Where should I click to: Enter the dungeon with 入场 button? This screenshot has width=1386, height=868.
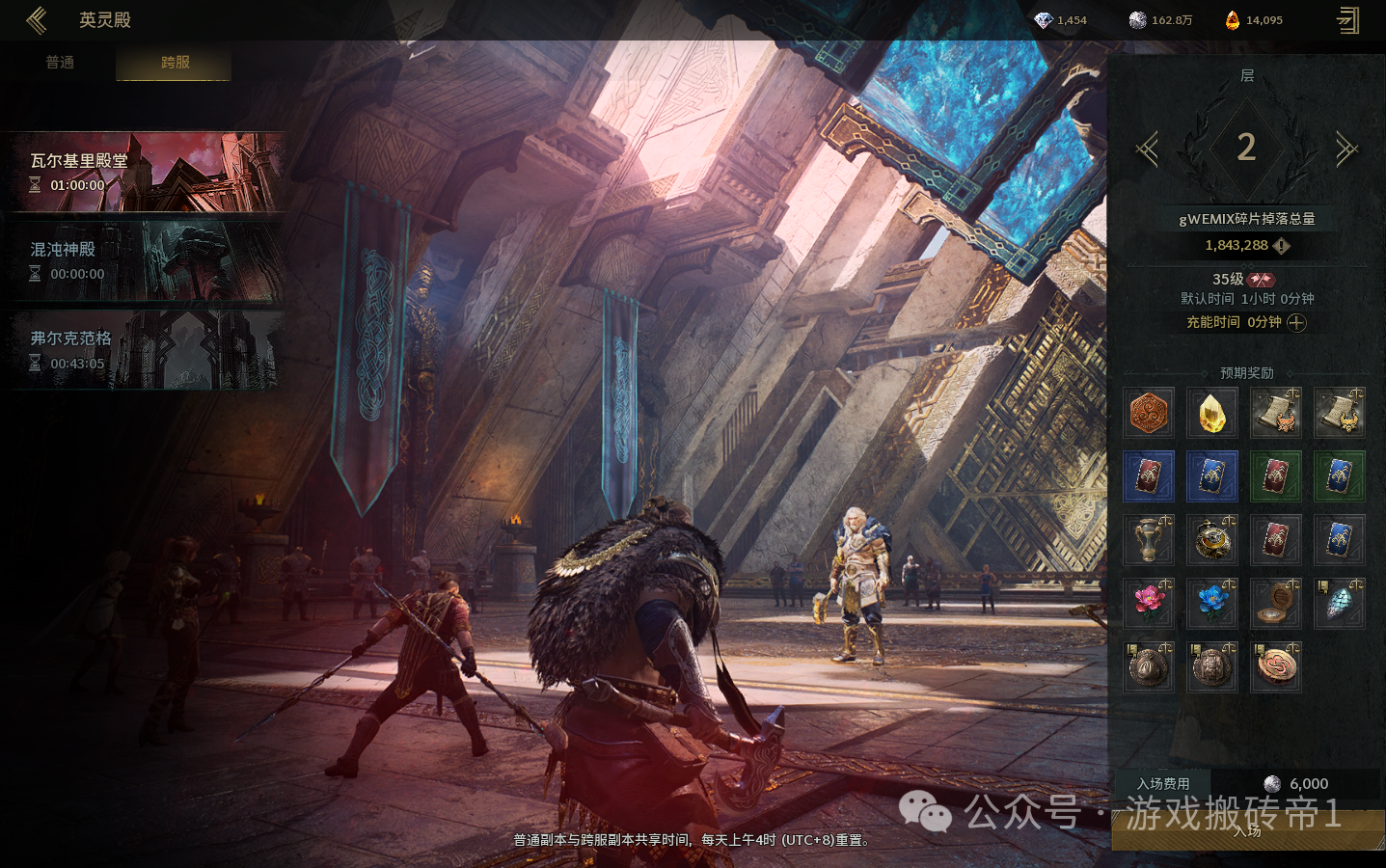point(1247,831)
